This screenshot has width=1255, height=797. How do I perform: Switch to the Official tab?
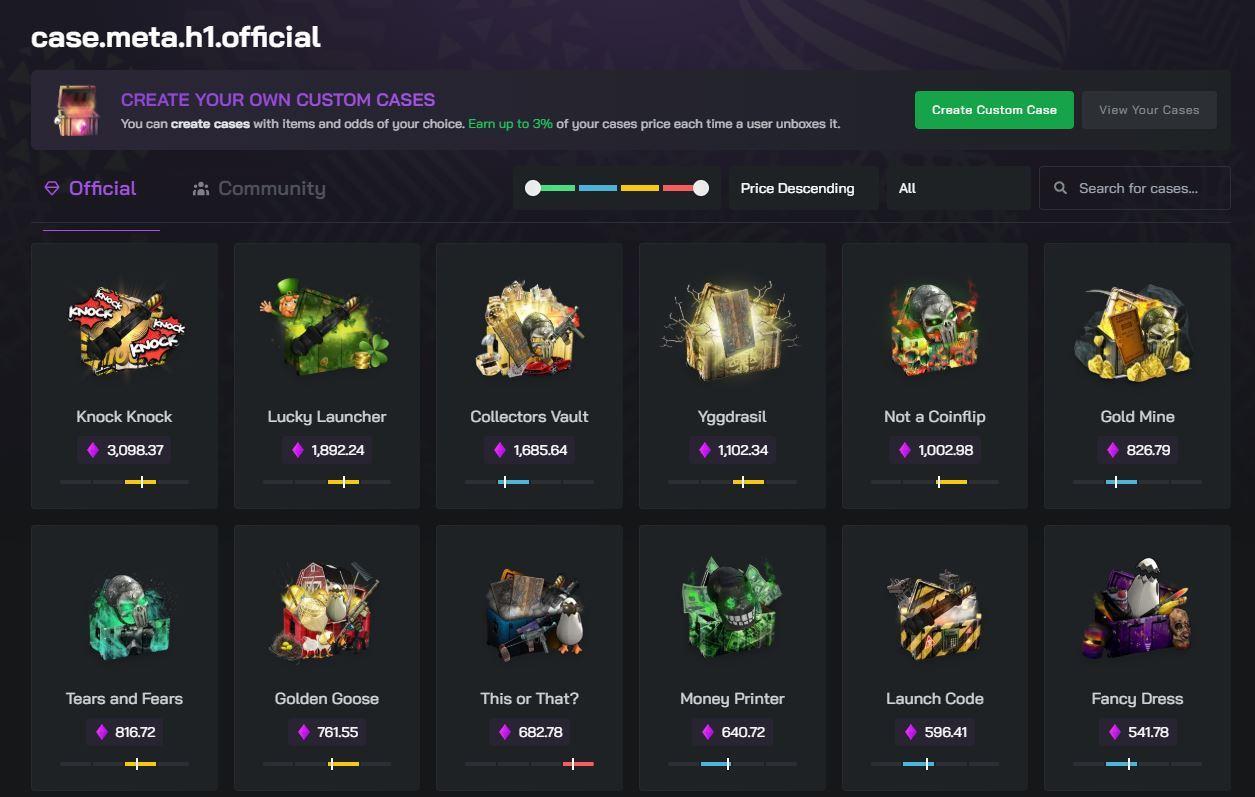101,188
